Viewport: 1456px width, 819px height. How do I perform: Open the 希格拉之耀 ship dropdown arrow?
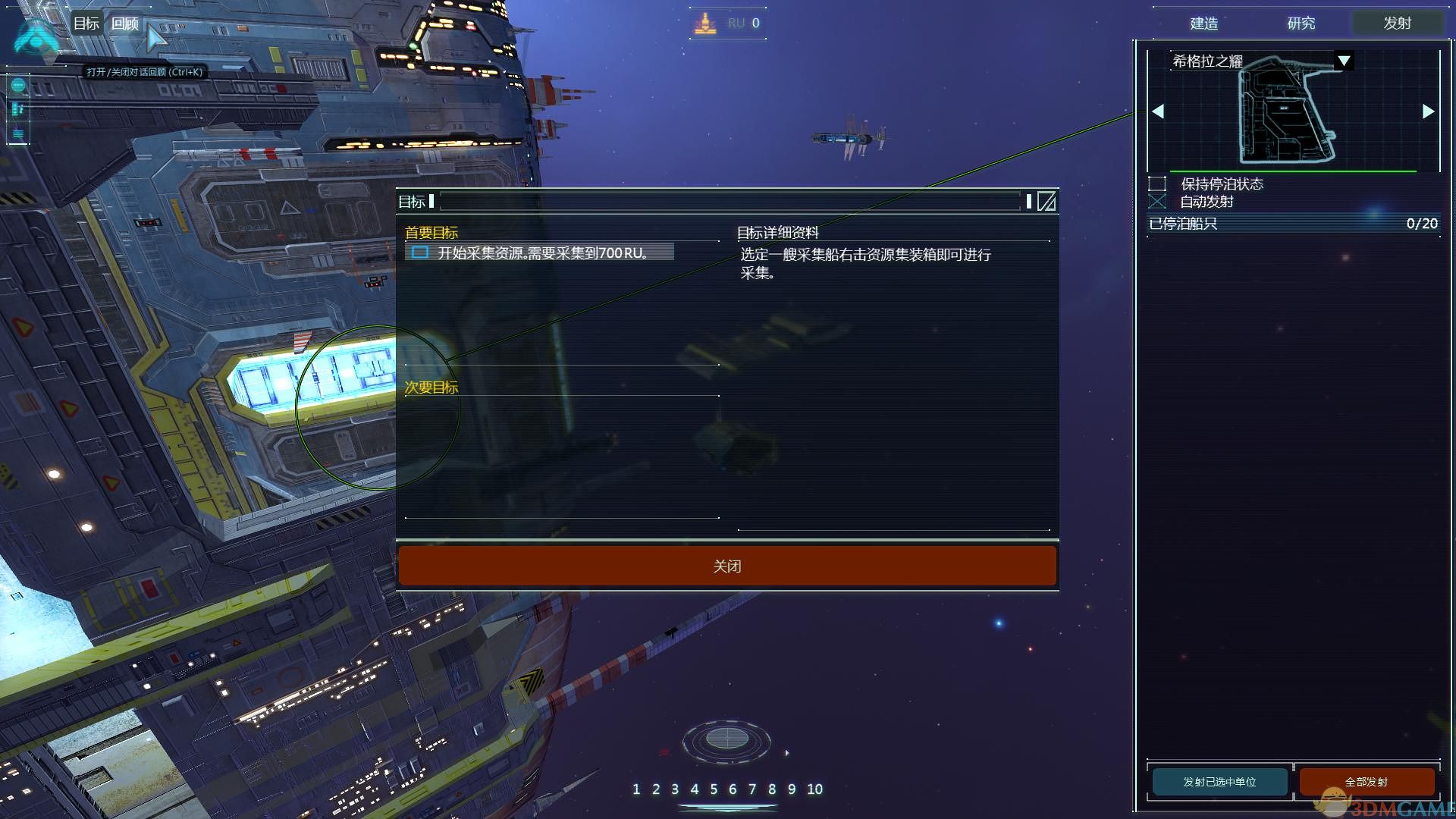(1342, 60)
